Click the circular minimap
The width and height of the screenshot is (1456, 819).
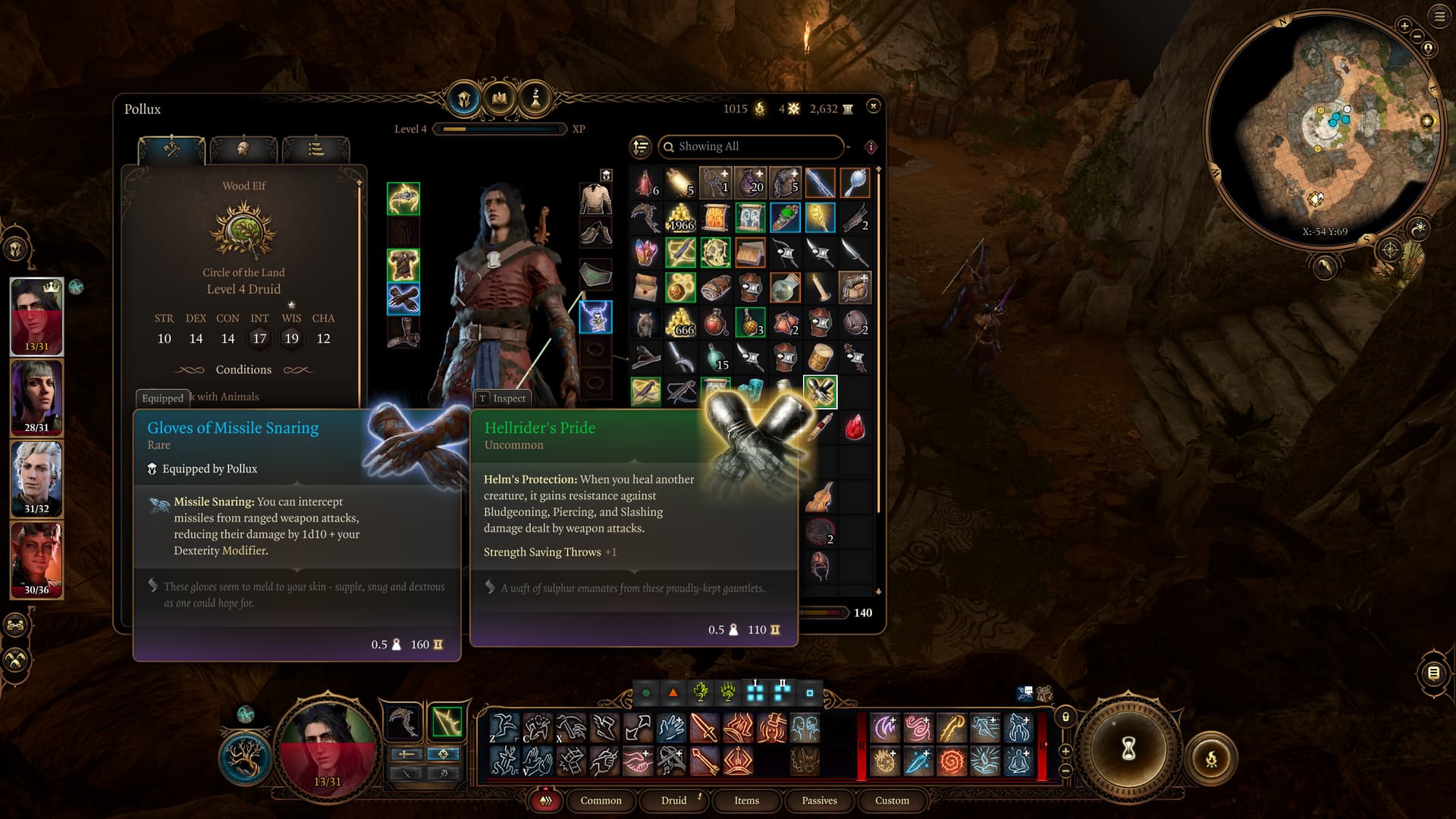[x=1323, y=129]
